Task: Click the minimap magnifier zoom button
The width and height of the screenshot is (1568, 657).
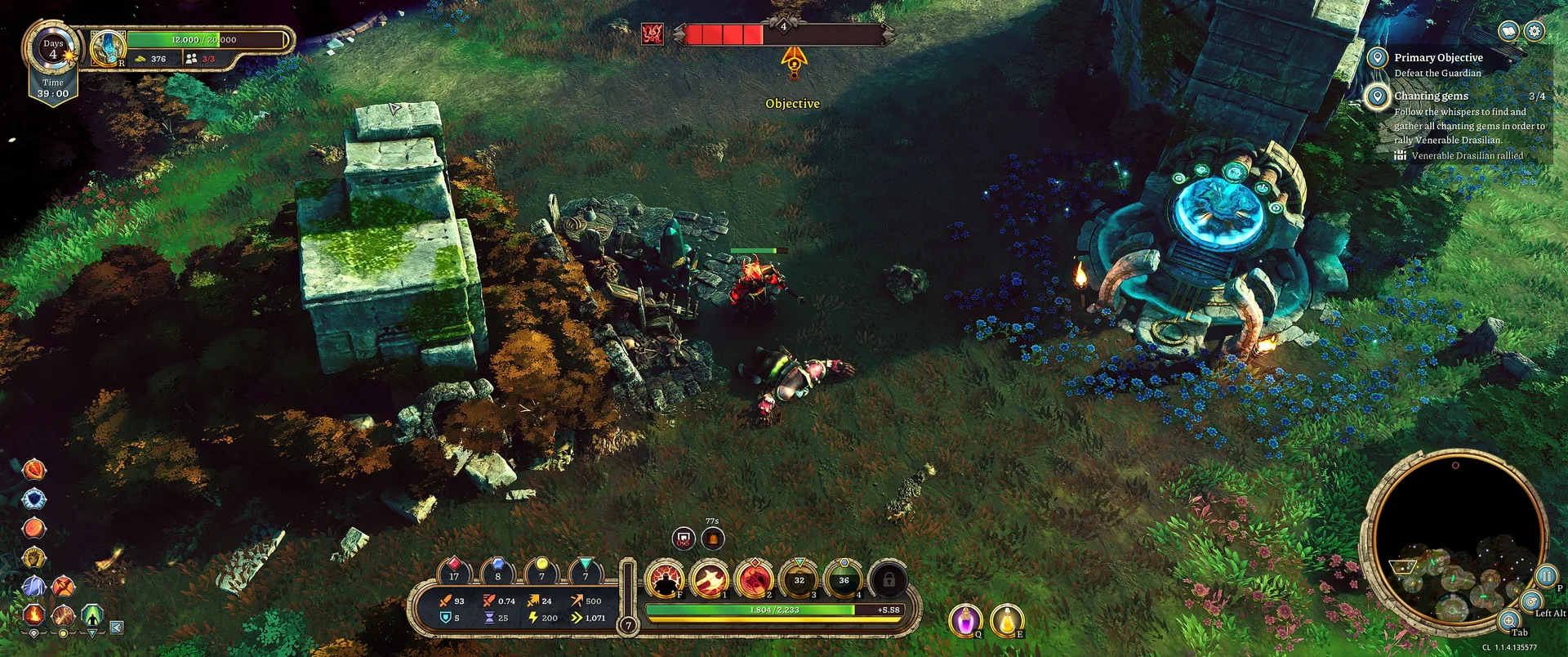Action: (x=1509, y=620)
